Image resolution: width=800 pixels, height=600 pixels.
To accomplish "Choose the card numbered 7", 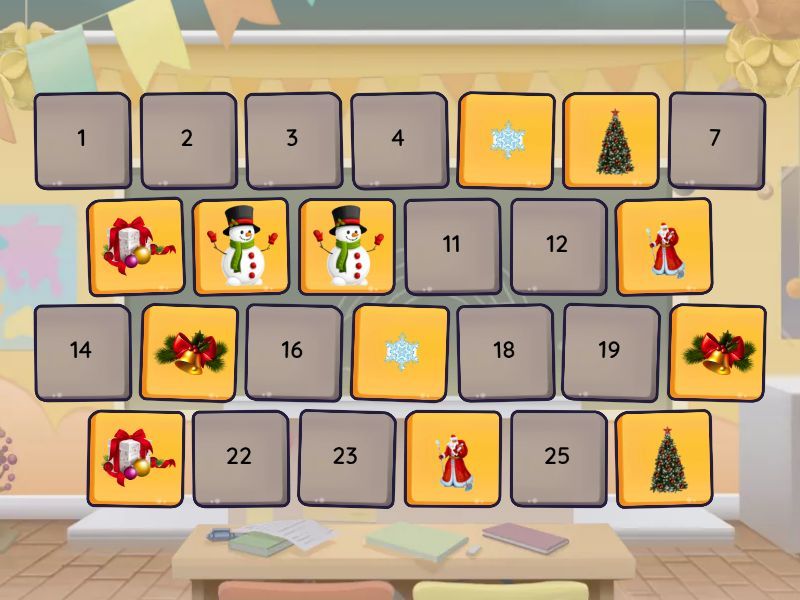I will 716,140.
